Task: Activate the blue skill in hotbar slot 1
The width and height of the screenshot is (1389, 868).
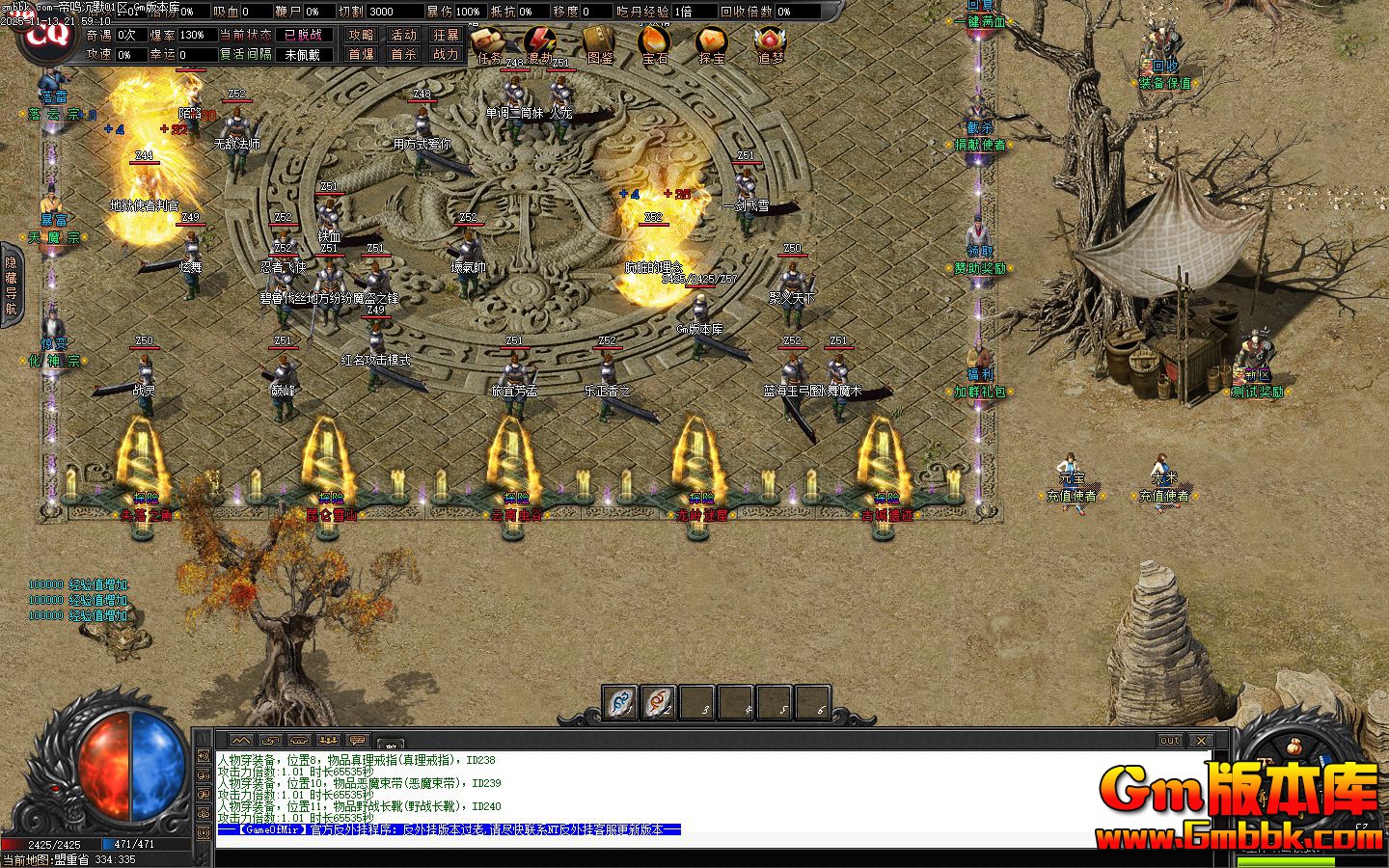Action: click(620, 702)
